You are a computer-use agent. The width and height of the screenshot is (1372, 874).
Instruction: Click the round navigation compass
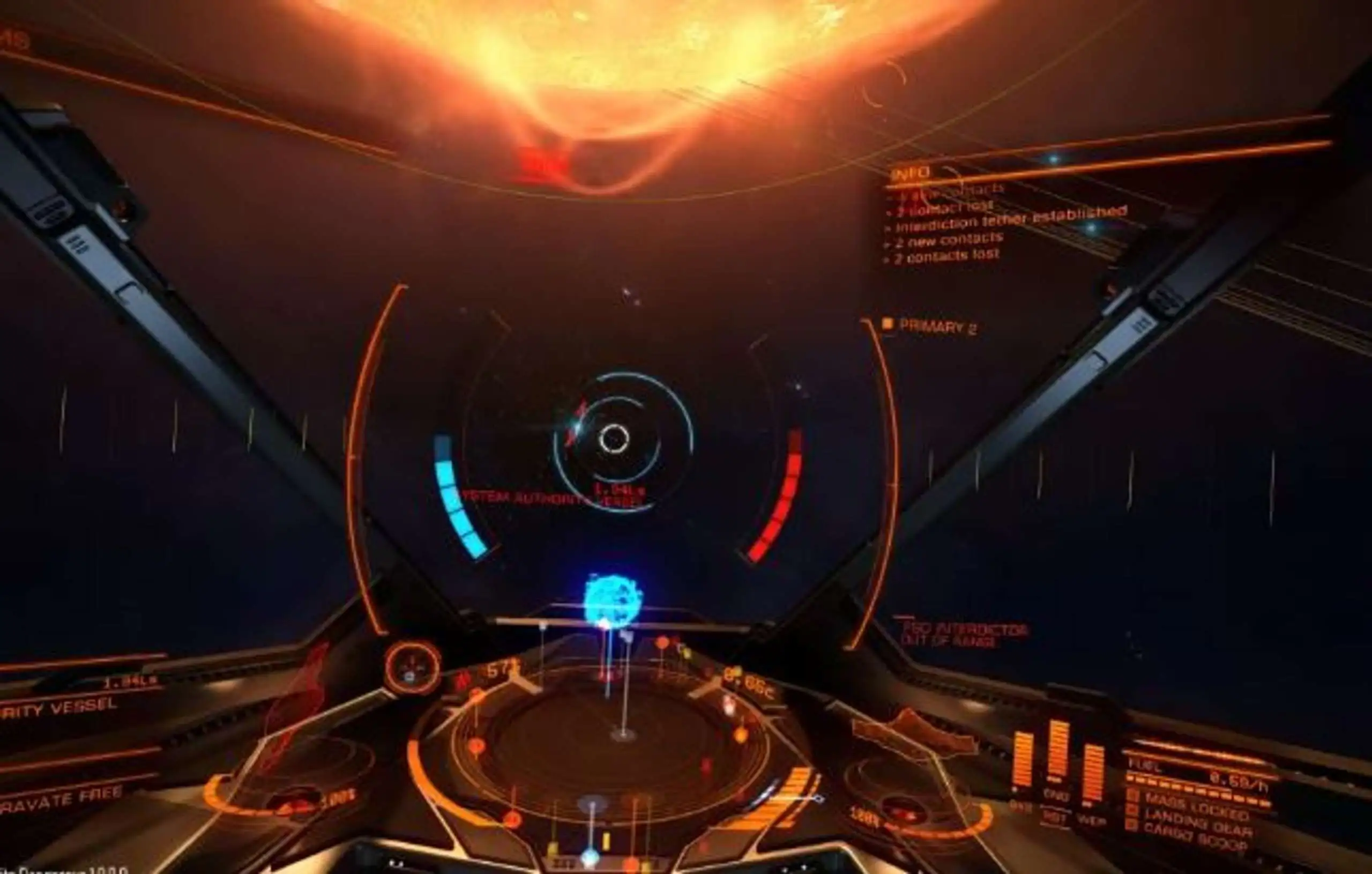(412, 666)
